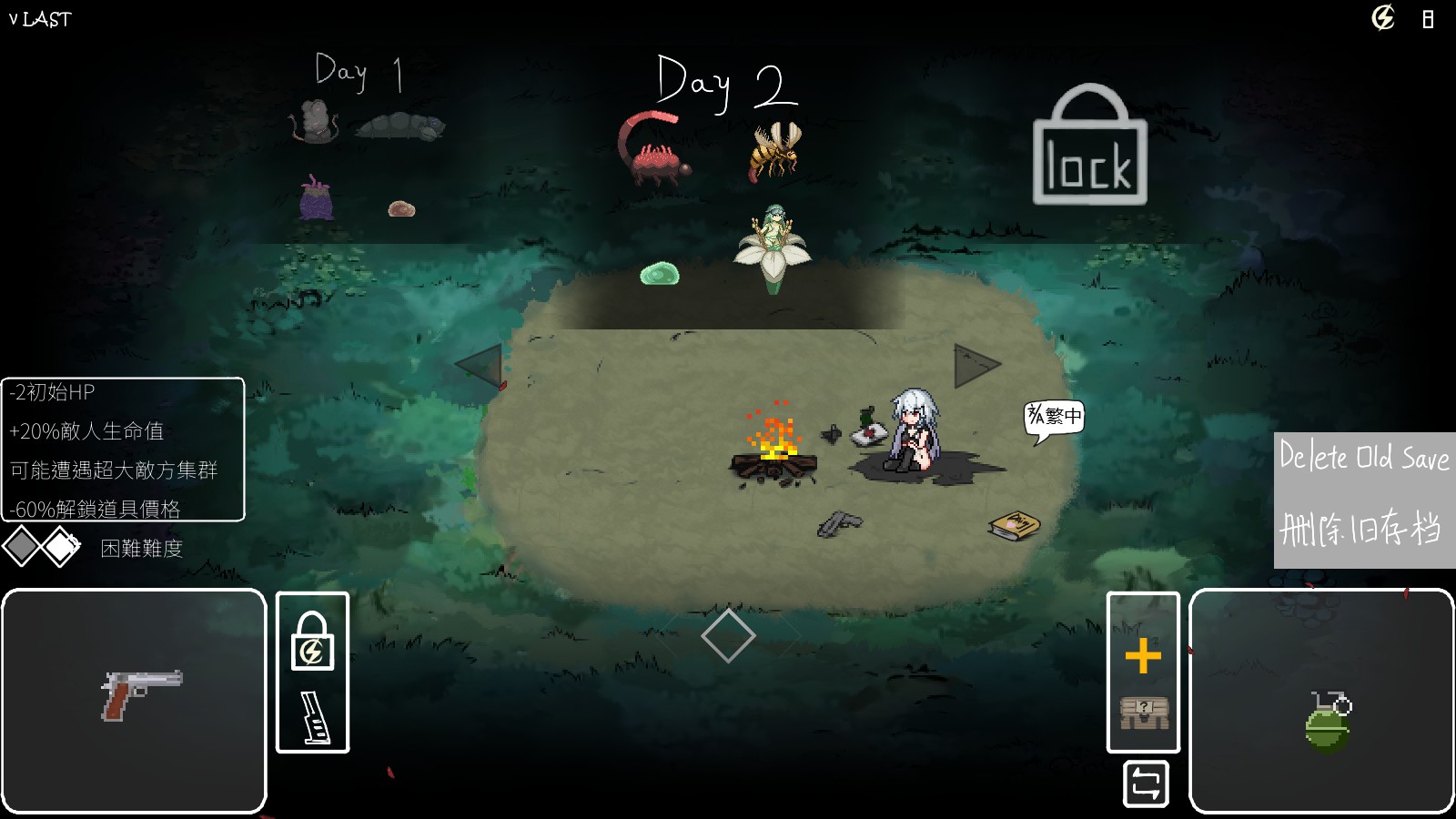The height and width of the screenshot is (819, 1456).
Task: Advance to the next stage with right arrow
Action: click(x=976, y=366)
